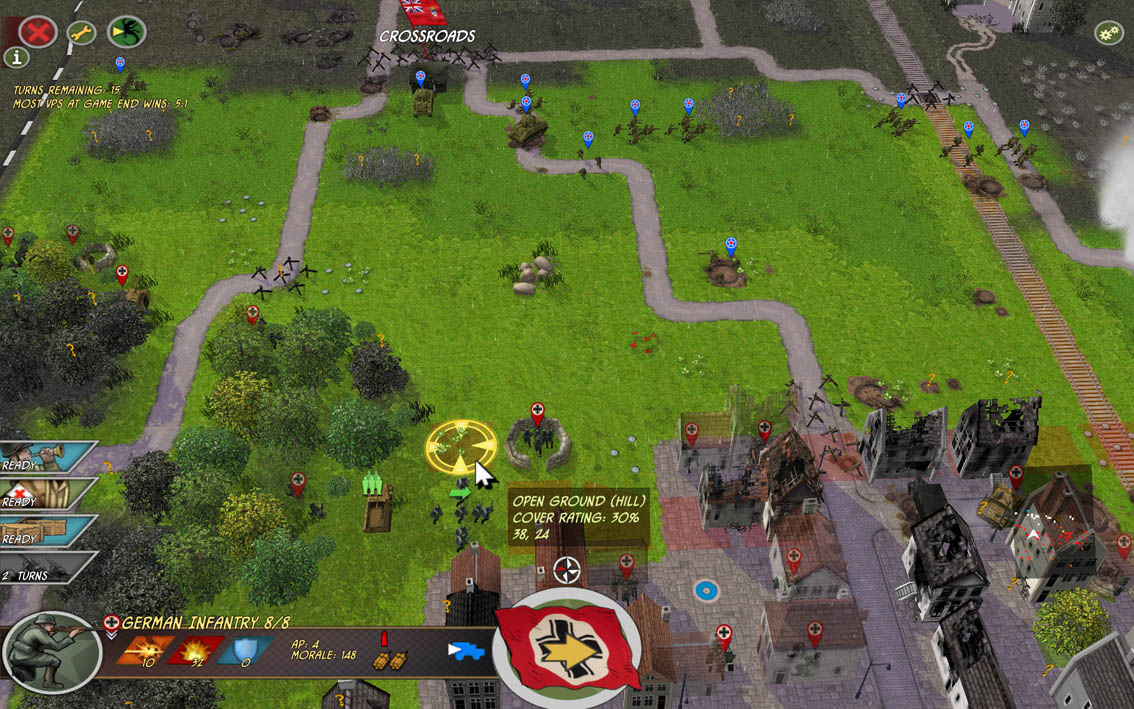Select the green next-unit button
This screenshot has width=1134, height=709.
click(x=126, y=32)
